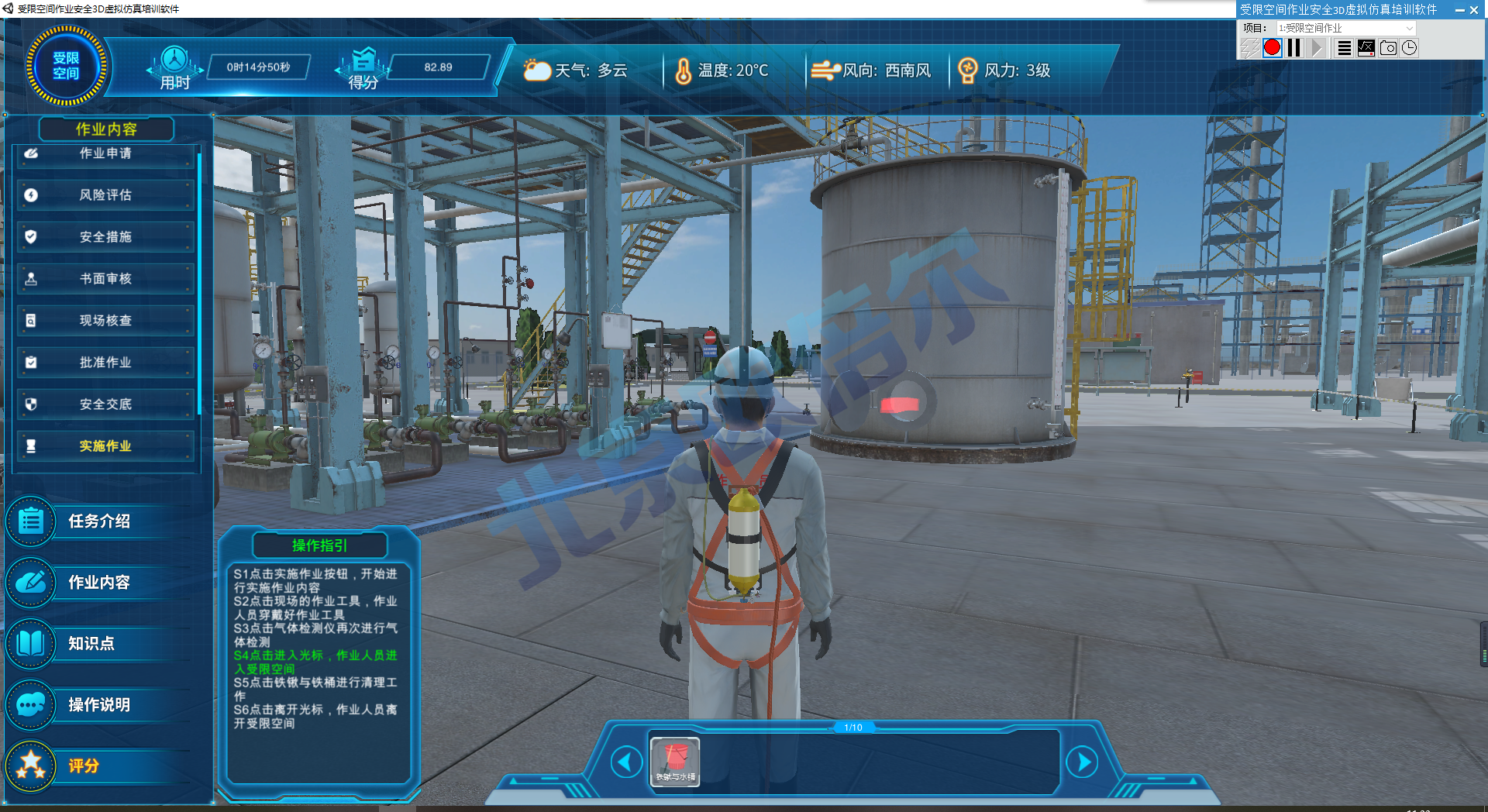Open the 知识点 section
This screenshot has height=812, width=1488.
pyautogui.click(x=91, y=644)
